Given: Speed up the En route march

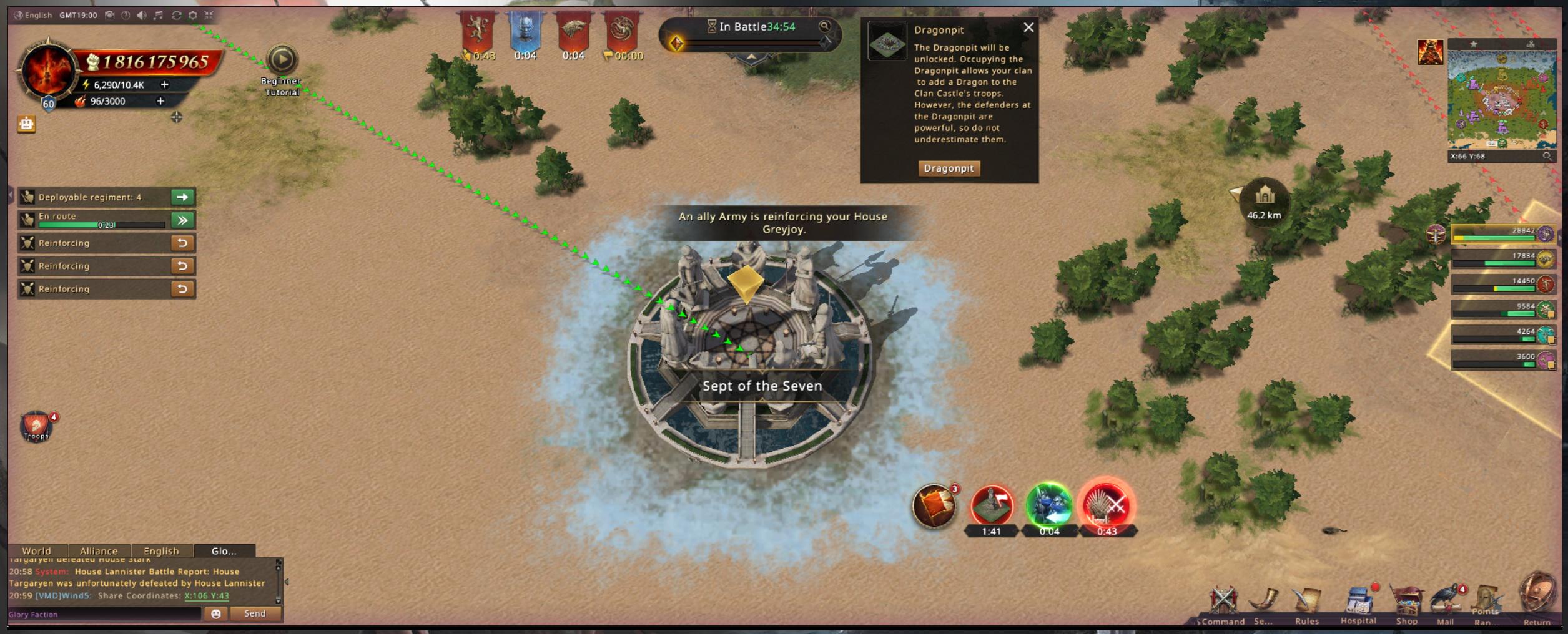Looking at the screenshot, I should pos(182,220).
